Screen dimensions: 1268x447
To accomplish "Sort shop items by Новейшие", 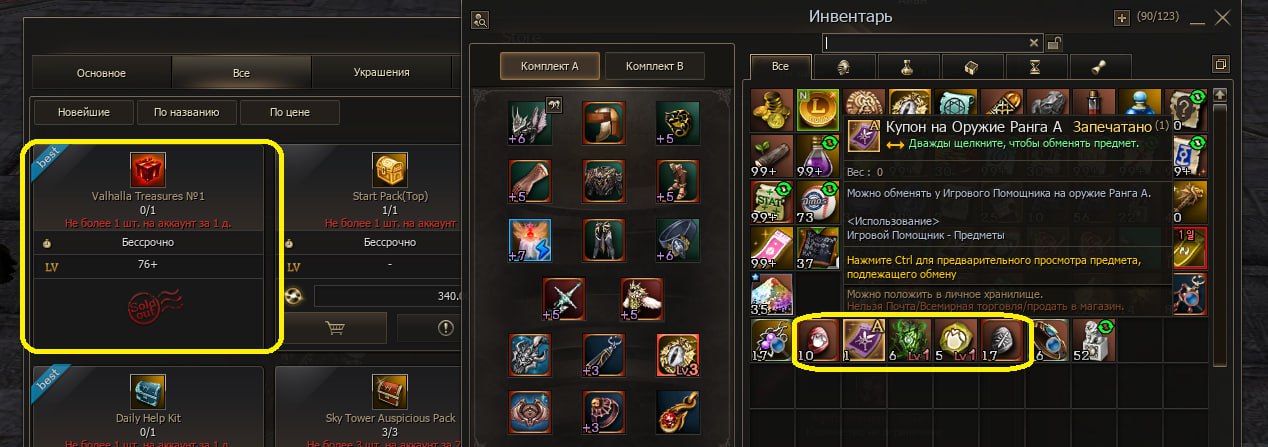I will 83,112.
